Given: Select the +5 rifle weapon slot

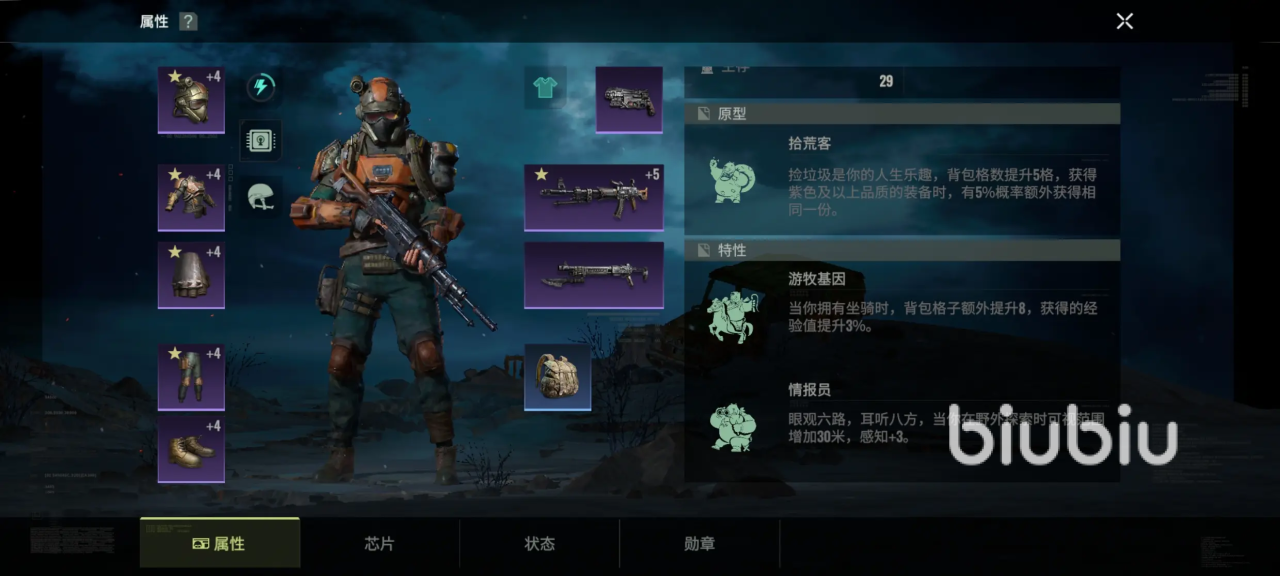Looking at the screenshot, I should coord(594,197).
